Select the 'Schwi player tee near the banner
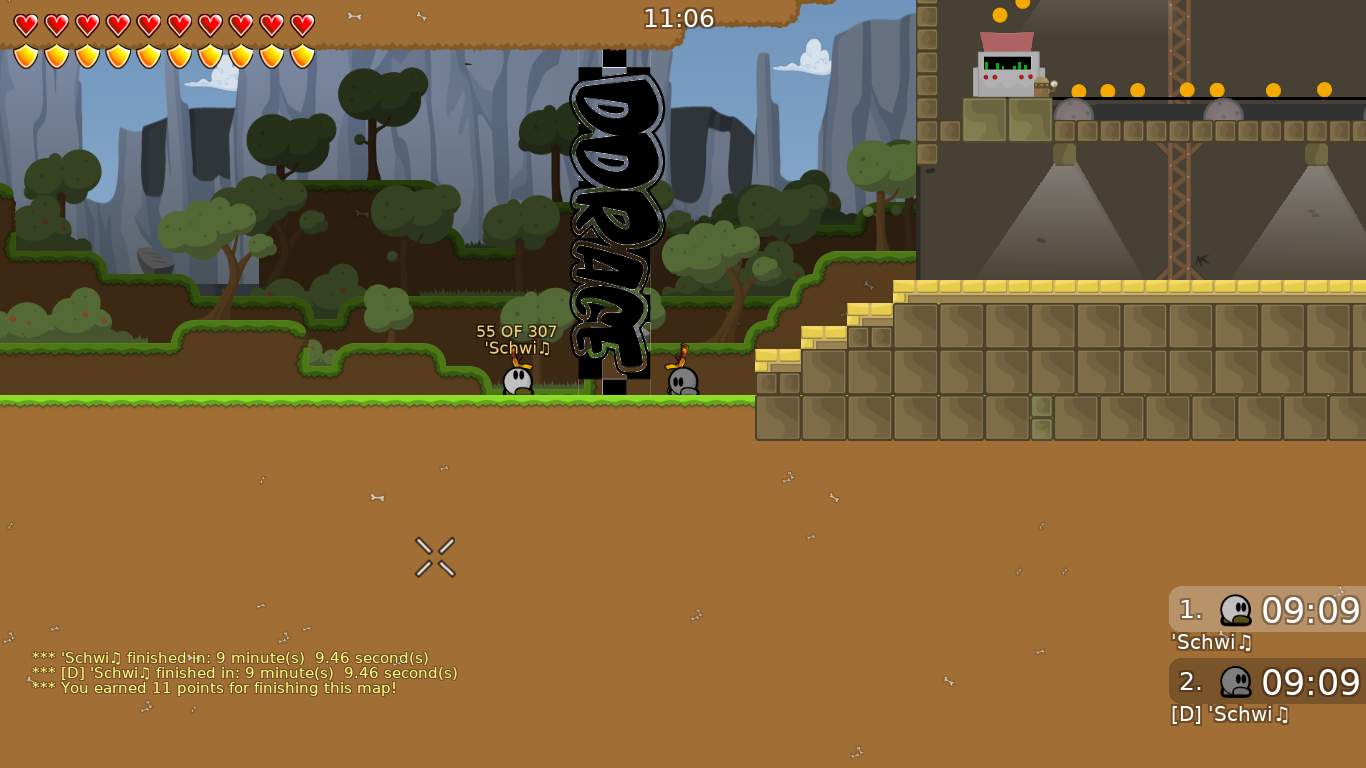This screenshot has height=768, width=1366. (516, 378)
